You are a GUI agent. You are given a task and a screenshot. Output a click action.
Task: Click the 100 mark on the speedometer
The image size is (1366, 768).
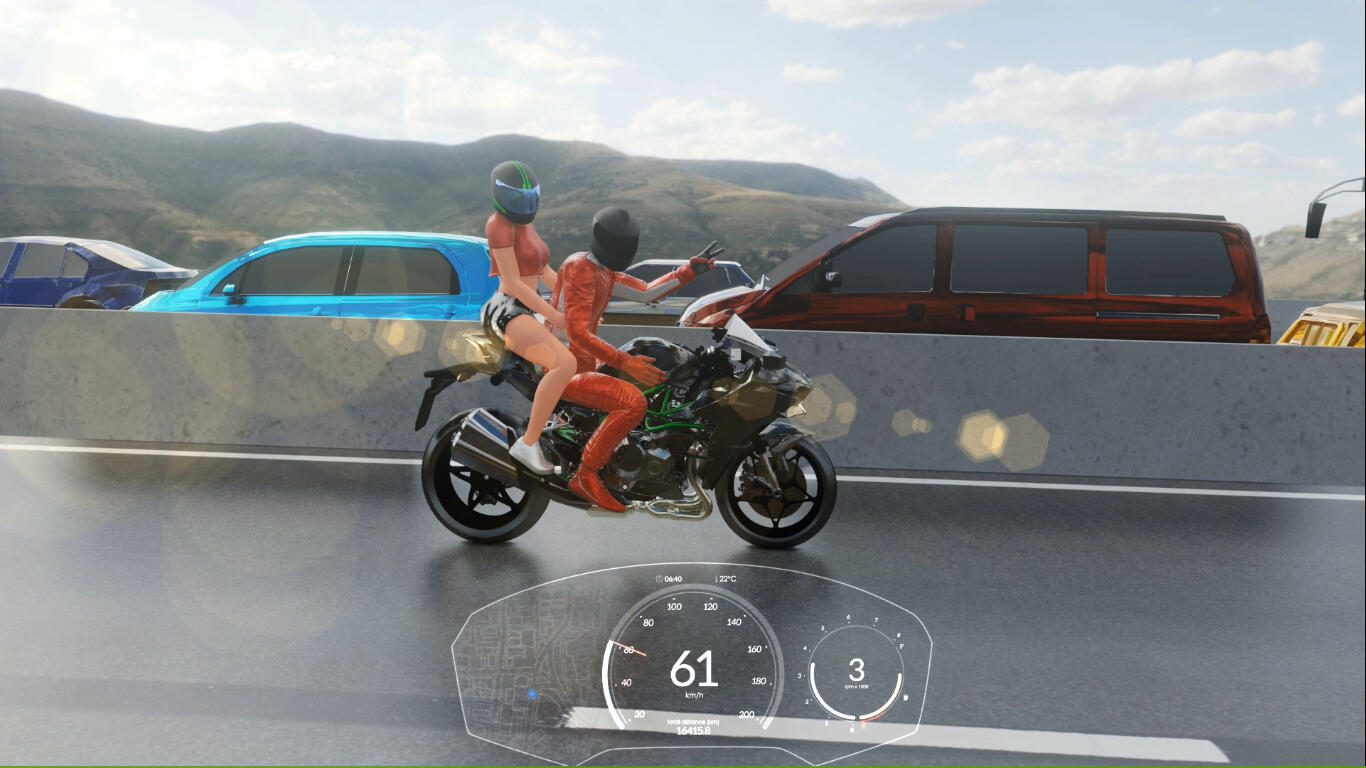(x=674, y=606)
